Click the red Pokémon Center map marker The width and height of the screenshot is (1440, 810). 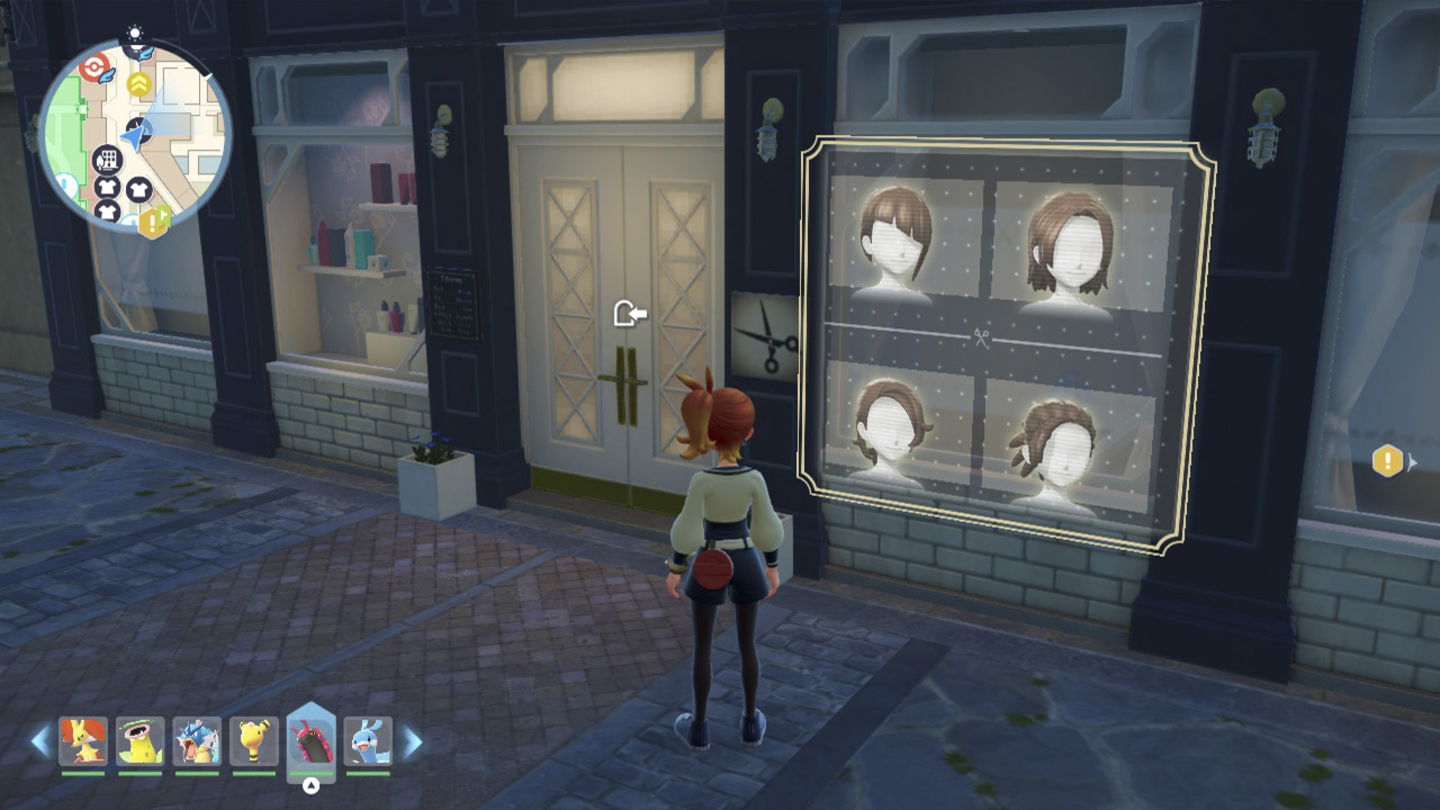pyautogui.click(x=92, y=68)
